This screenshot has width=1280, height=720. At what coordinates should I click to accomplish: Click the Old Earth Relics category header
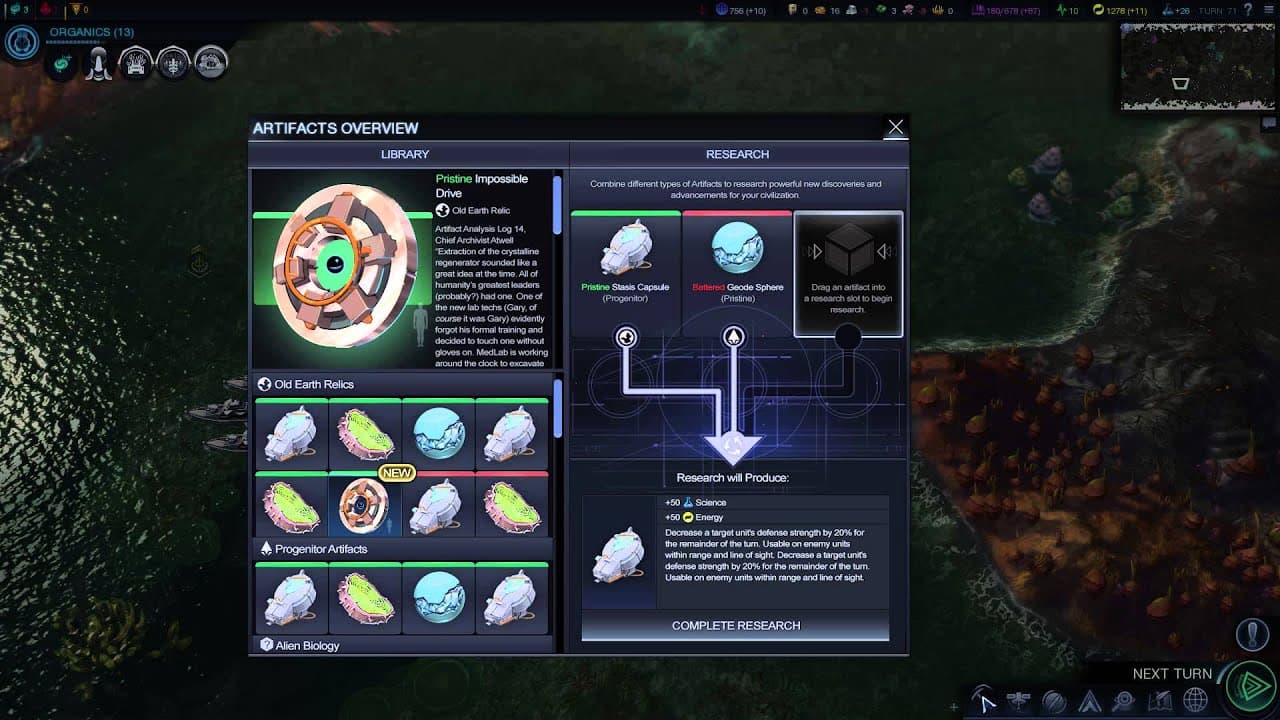click(313, 384)
